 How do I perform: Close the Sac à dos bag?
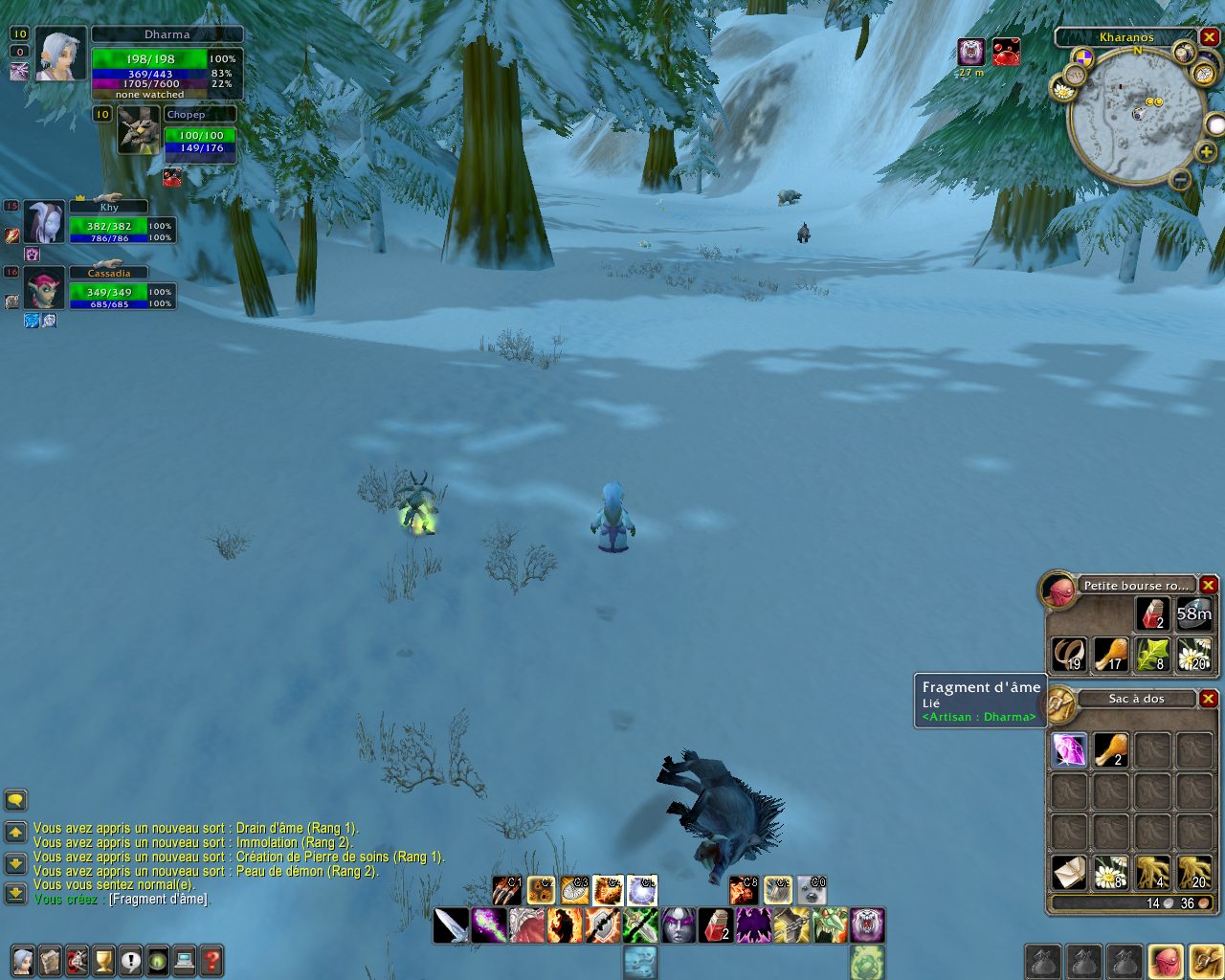1209,699
